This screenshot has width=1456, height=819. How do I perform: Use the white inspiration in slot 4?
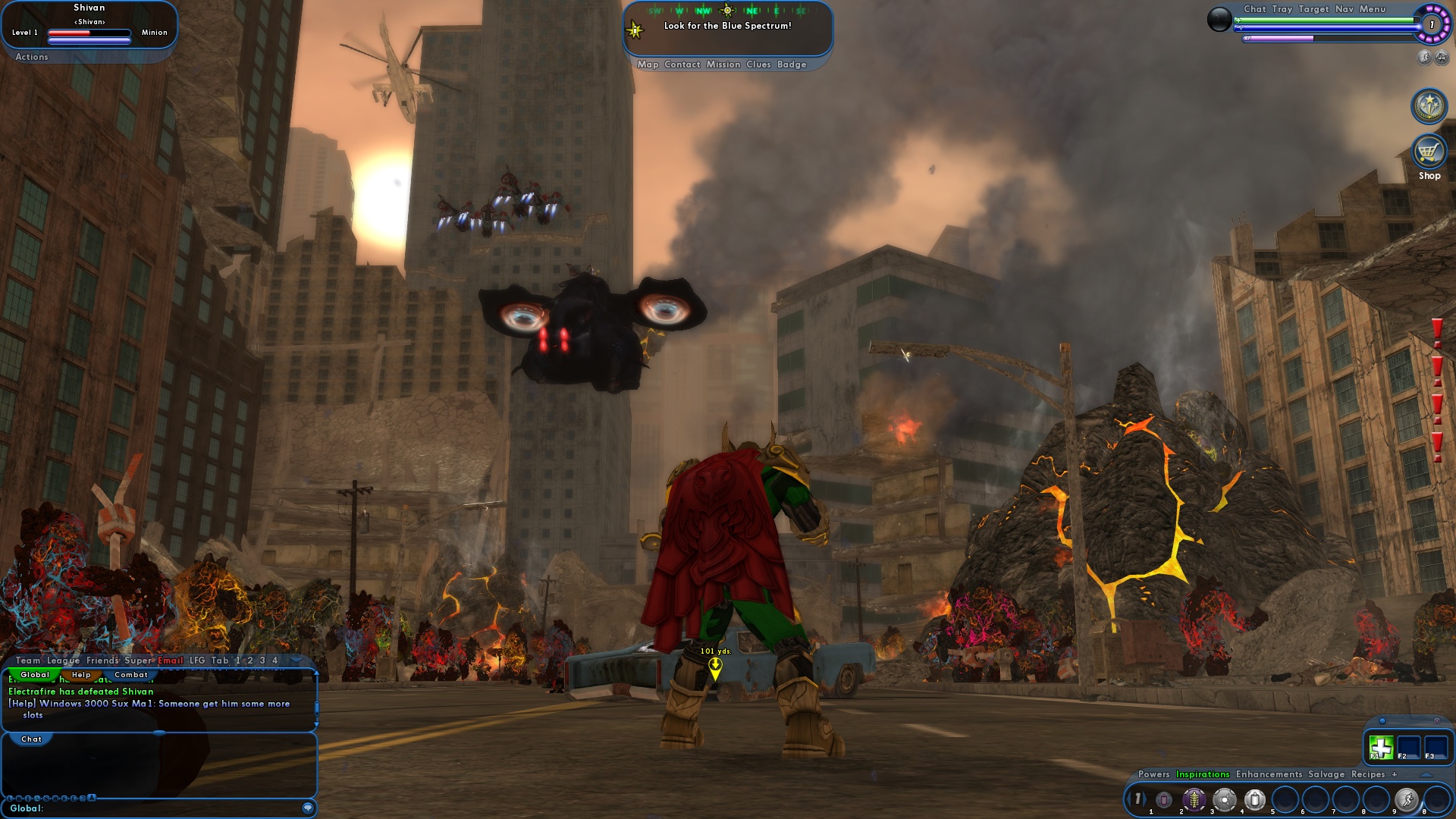pyautogui.click(x=1255, y=799)
